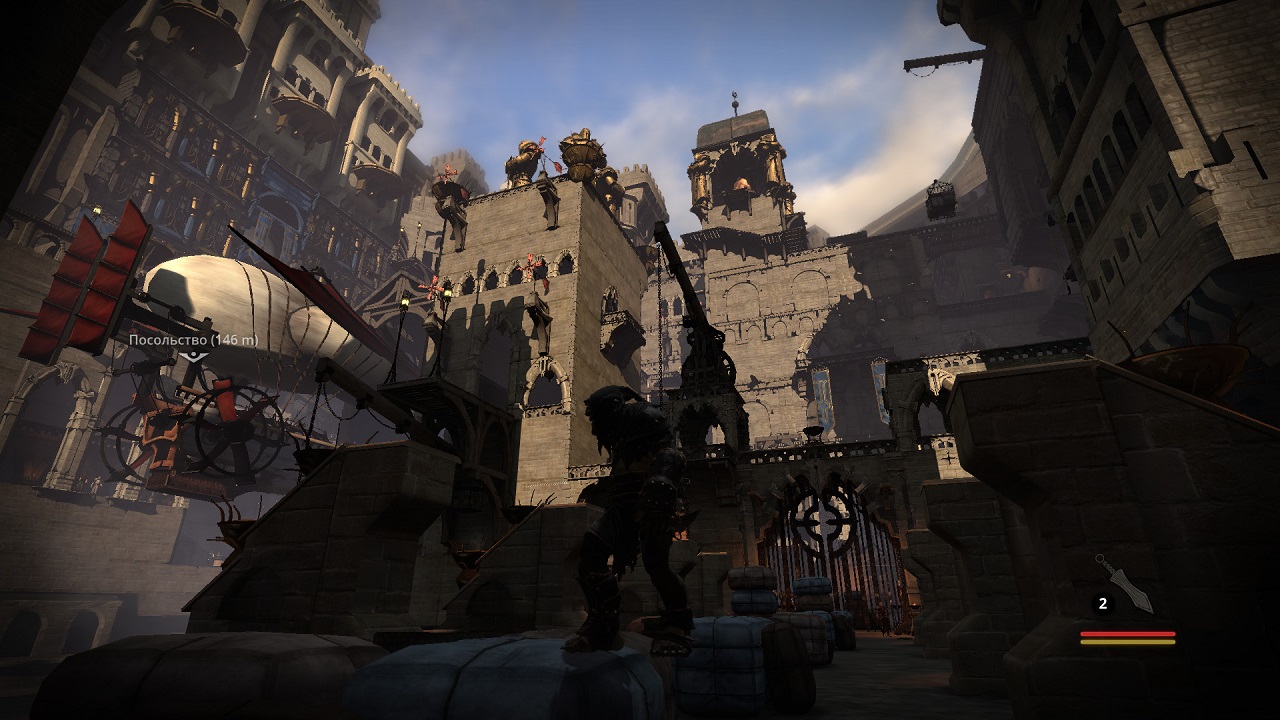Select the Посольство objective waypoint marker

pos(196,355)
